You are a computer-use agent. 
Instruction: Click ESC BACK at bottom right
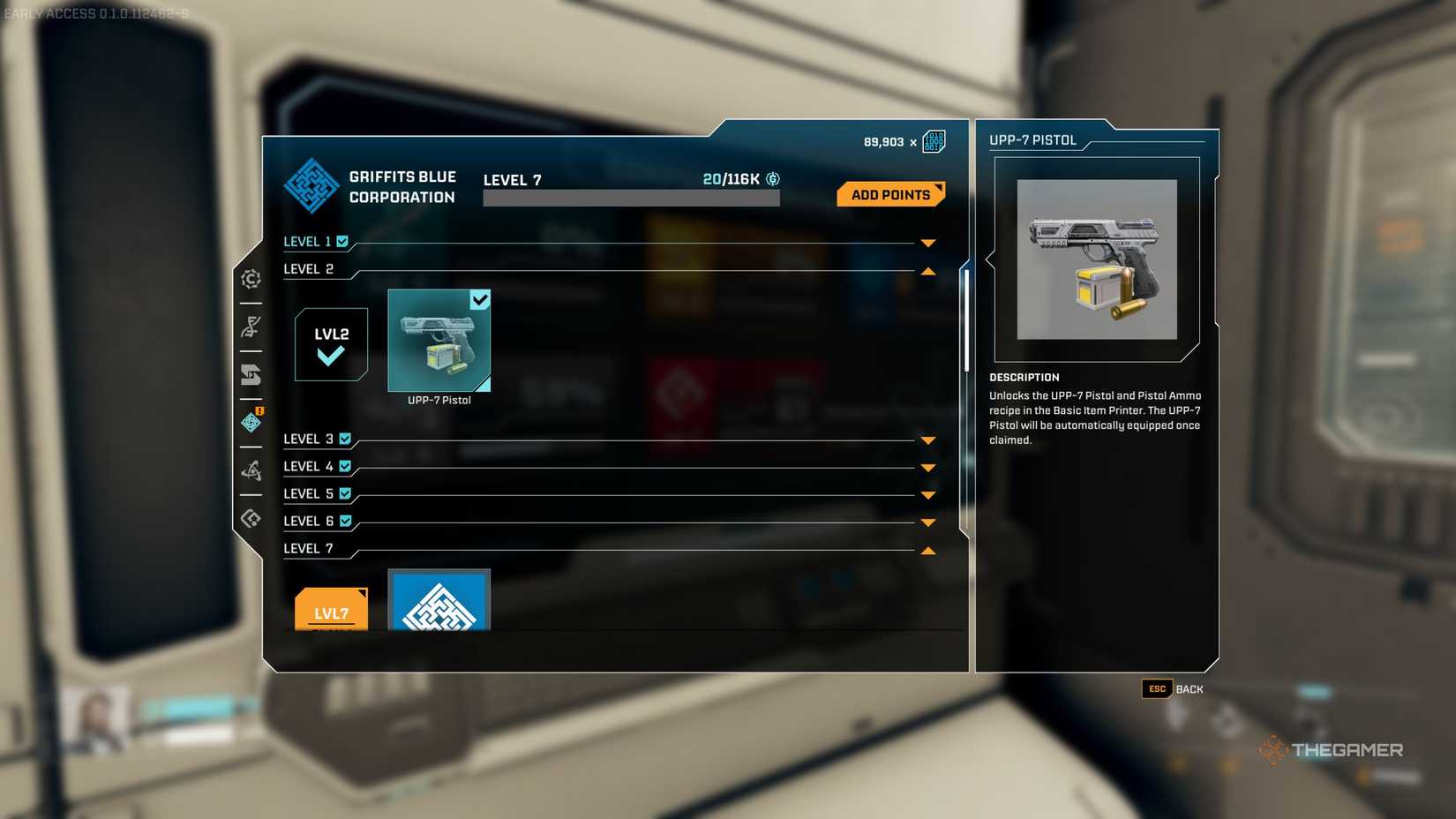[1171, 689]
